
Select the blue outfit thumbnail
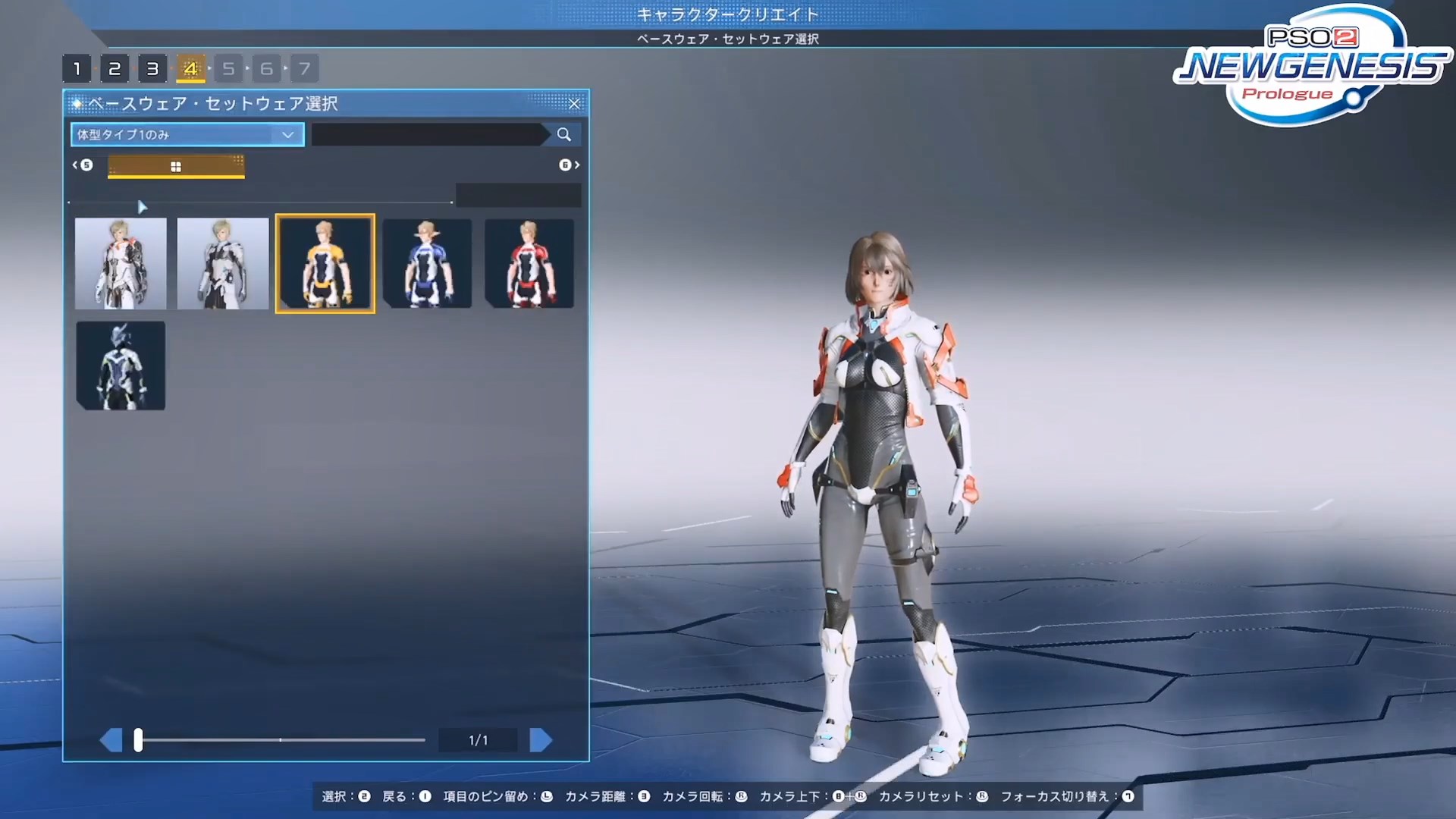427,263
